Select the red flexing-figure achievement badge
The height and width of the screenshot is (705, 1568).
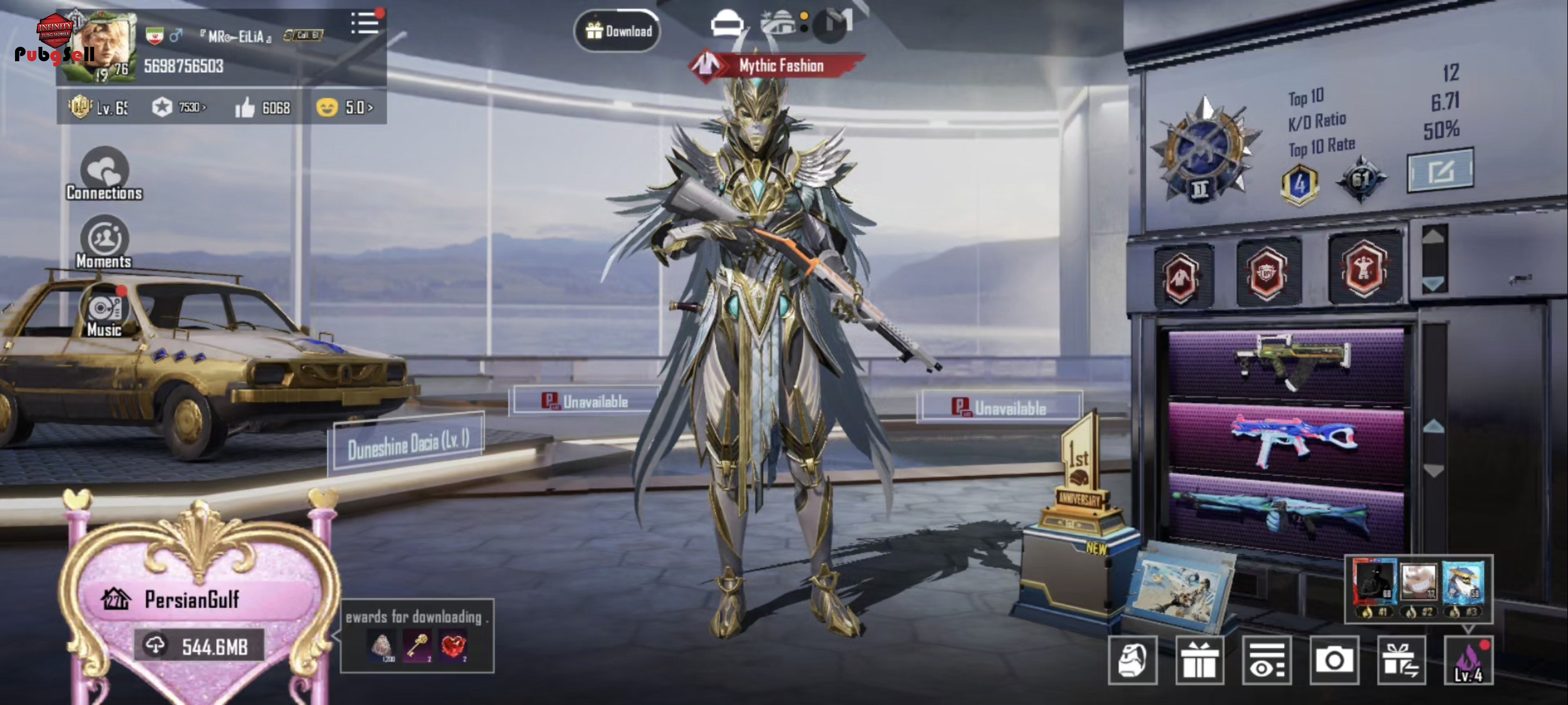click(1364, 270)
